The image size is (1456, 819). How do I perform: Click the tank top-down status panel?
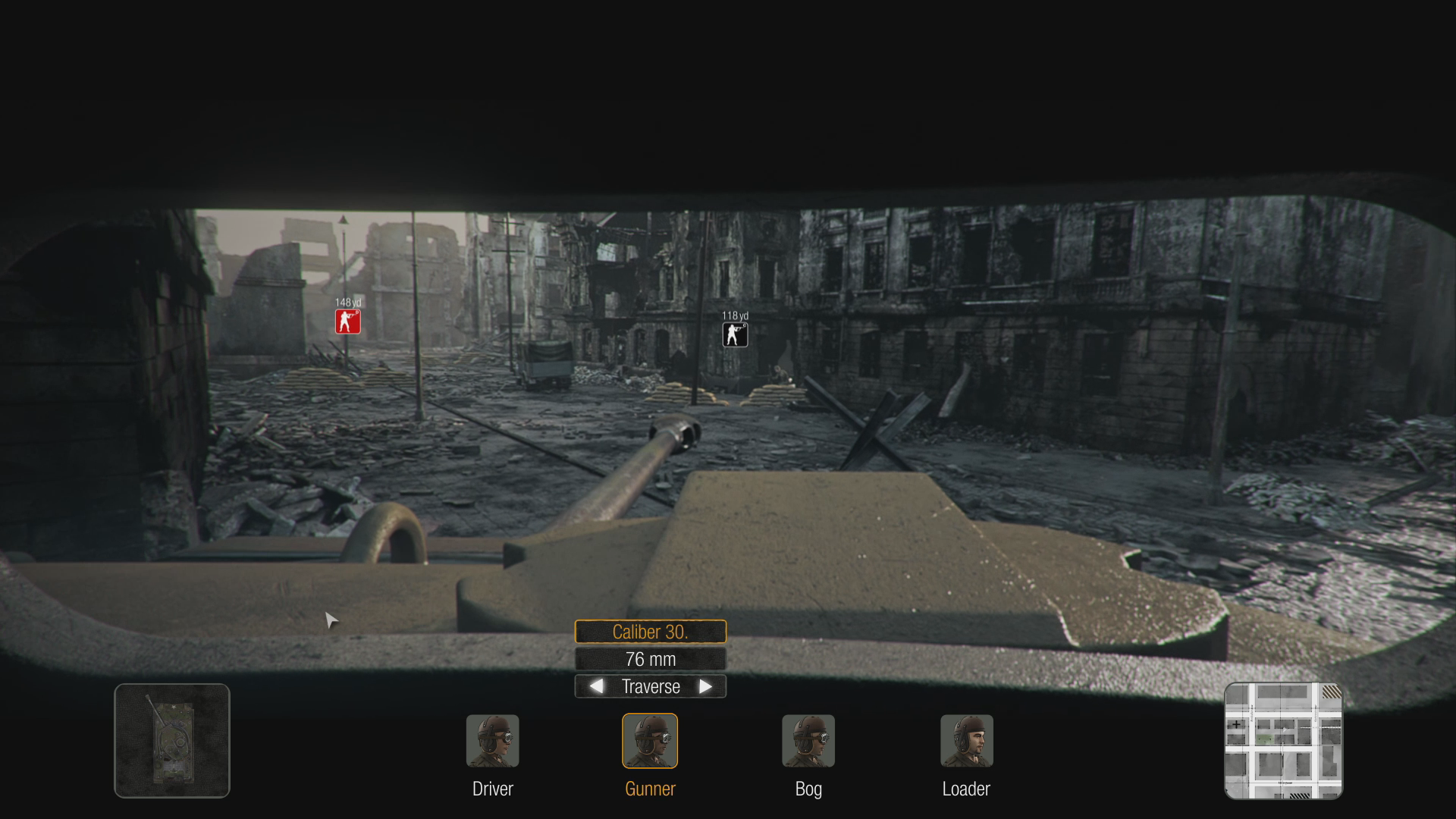coord(172,741)
